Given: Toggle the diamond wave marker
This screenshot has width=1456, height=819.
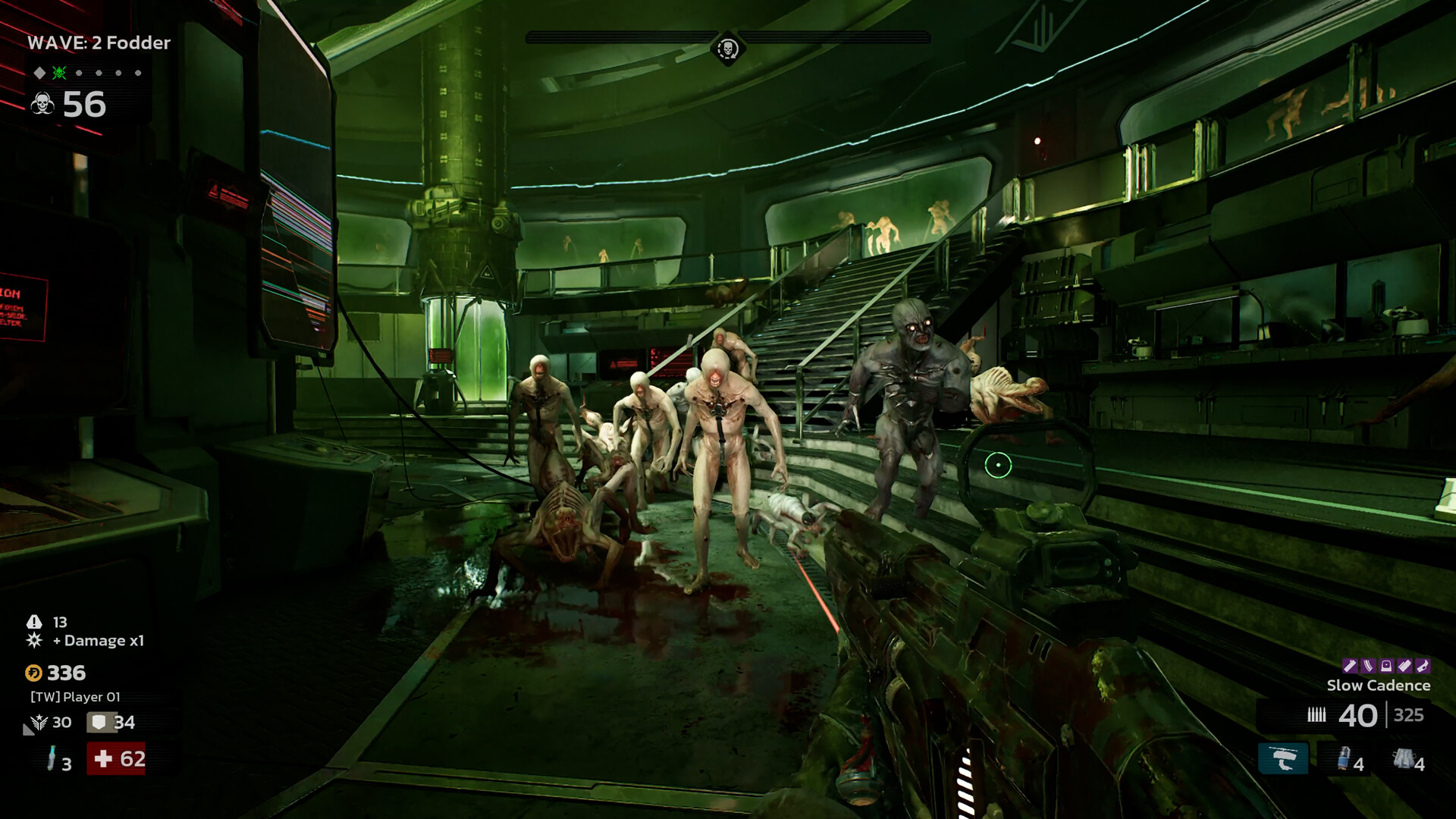Looking at the screenshot, I should tap(39, 72).
